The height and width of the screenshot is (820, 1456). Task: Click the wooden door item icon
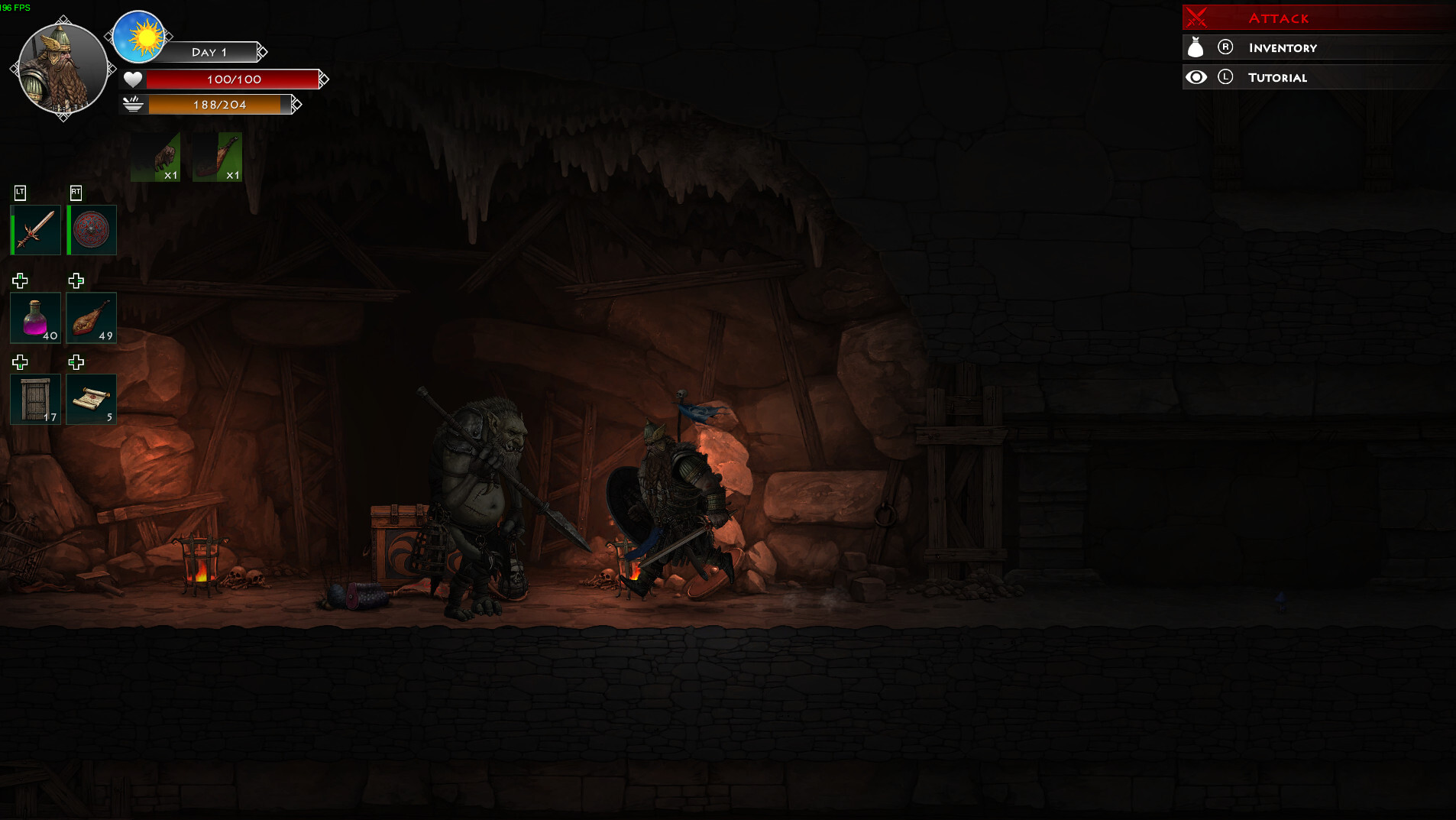(x=35, y=399)
